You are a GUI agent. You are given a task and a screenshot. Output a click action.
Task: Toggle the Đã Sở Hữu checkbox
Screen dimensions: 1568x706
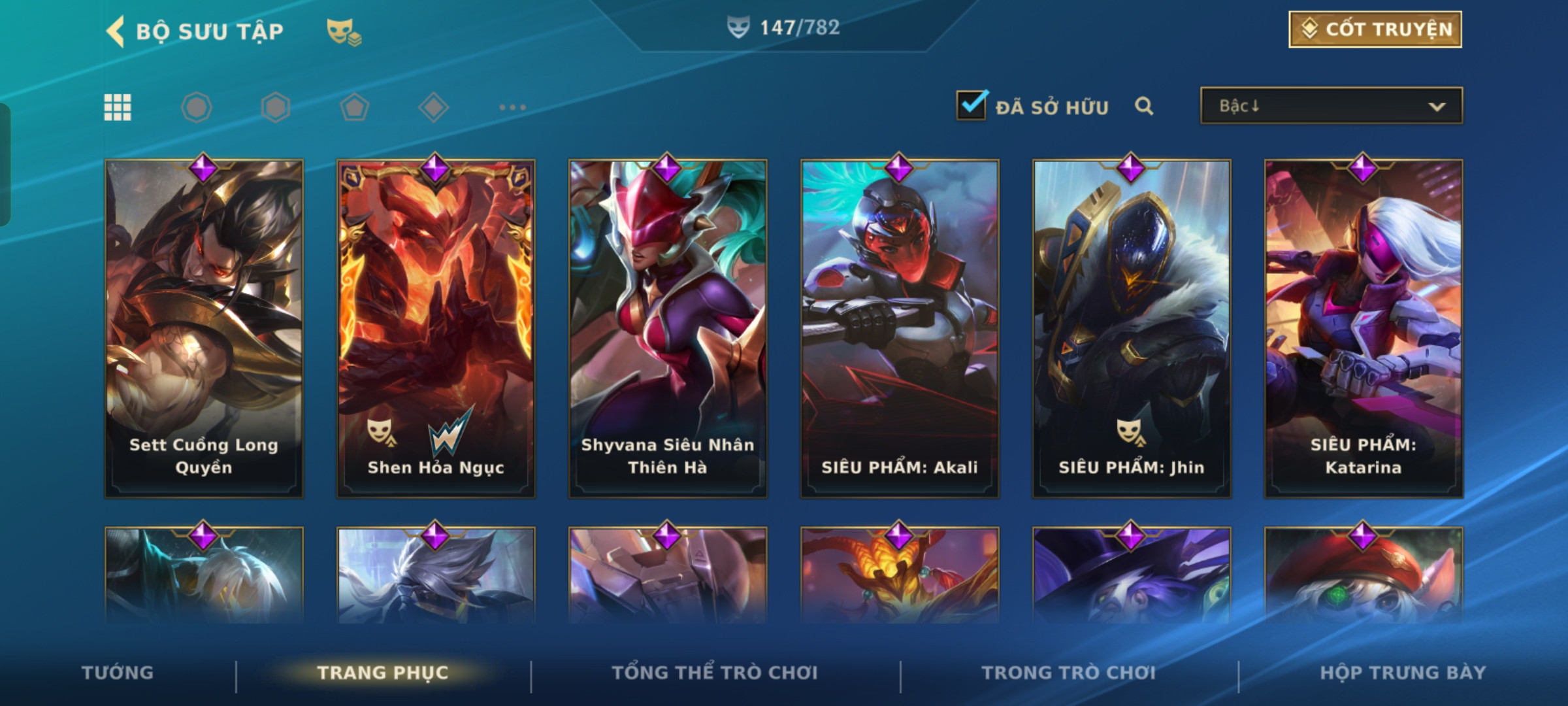pyautogui.click(x=971, y=106)
